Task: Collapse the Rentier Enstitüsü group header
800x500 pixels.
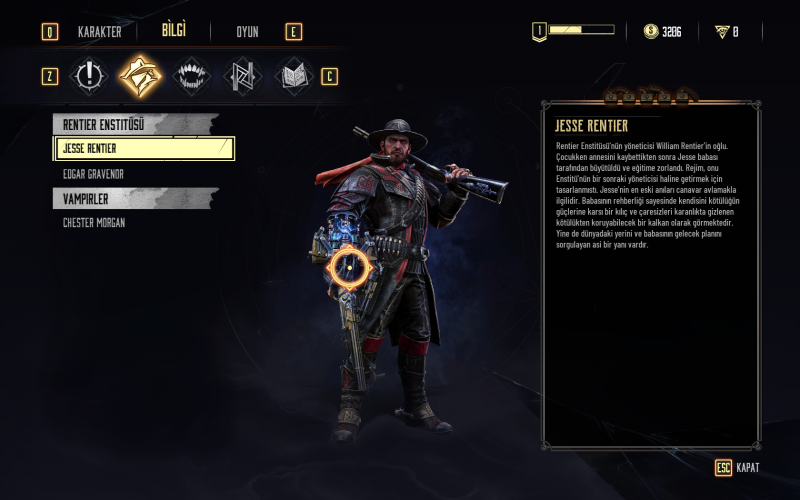Action: click(135, 124)
